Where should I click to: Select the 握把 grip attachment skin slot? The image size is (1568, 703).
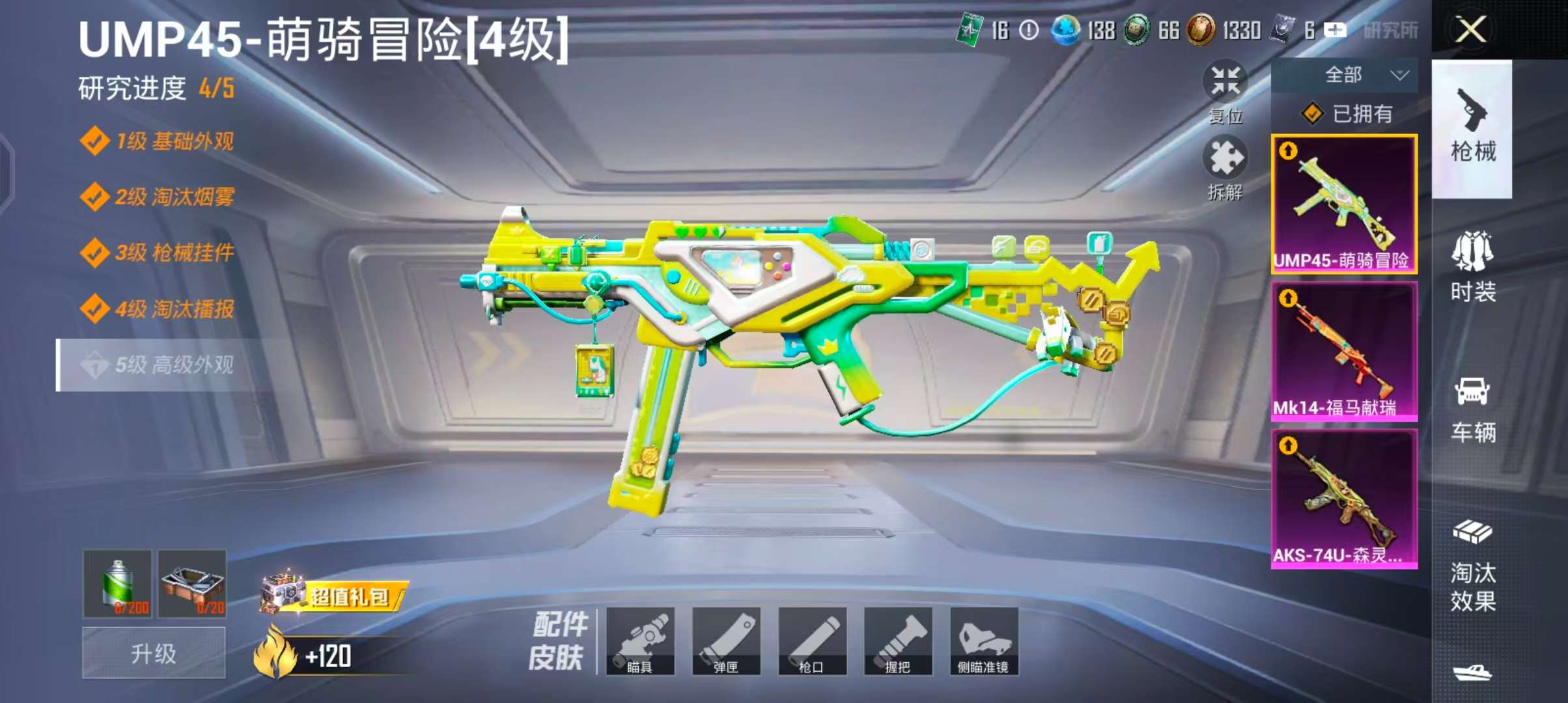coord(898,641)
